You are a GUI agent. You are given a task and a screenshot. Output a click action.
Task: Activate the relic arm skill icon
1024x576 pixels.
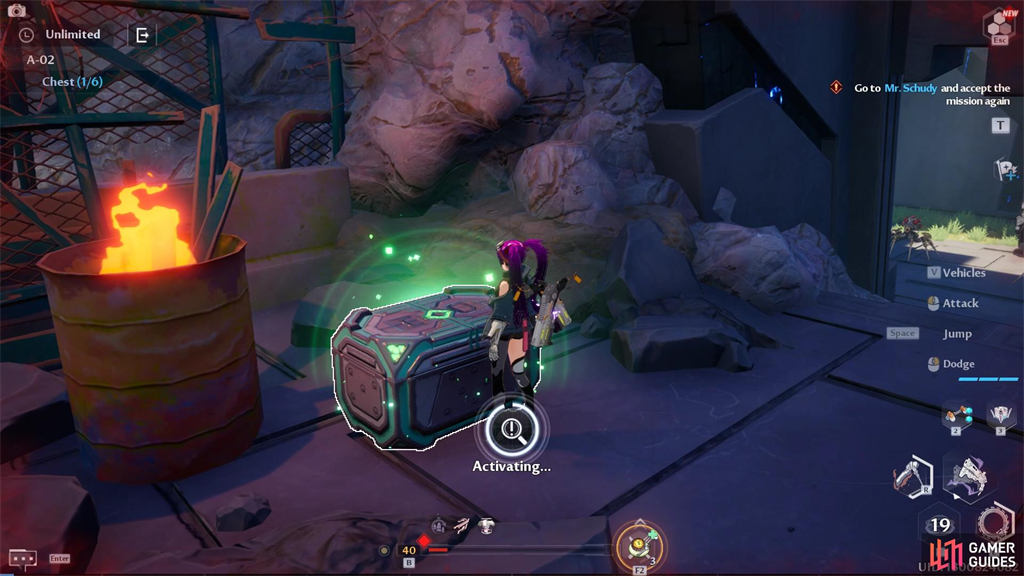[909, 477]
